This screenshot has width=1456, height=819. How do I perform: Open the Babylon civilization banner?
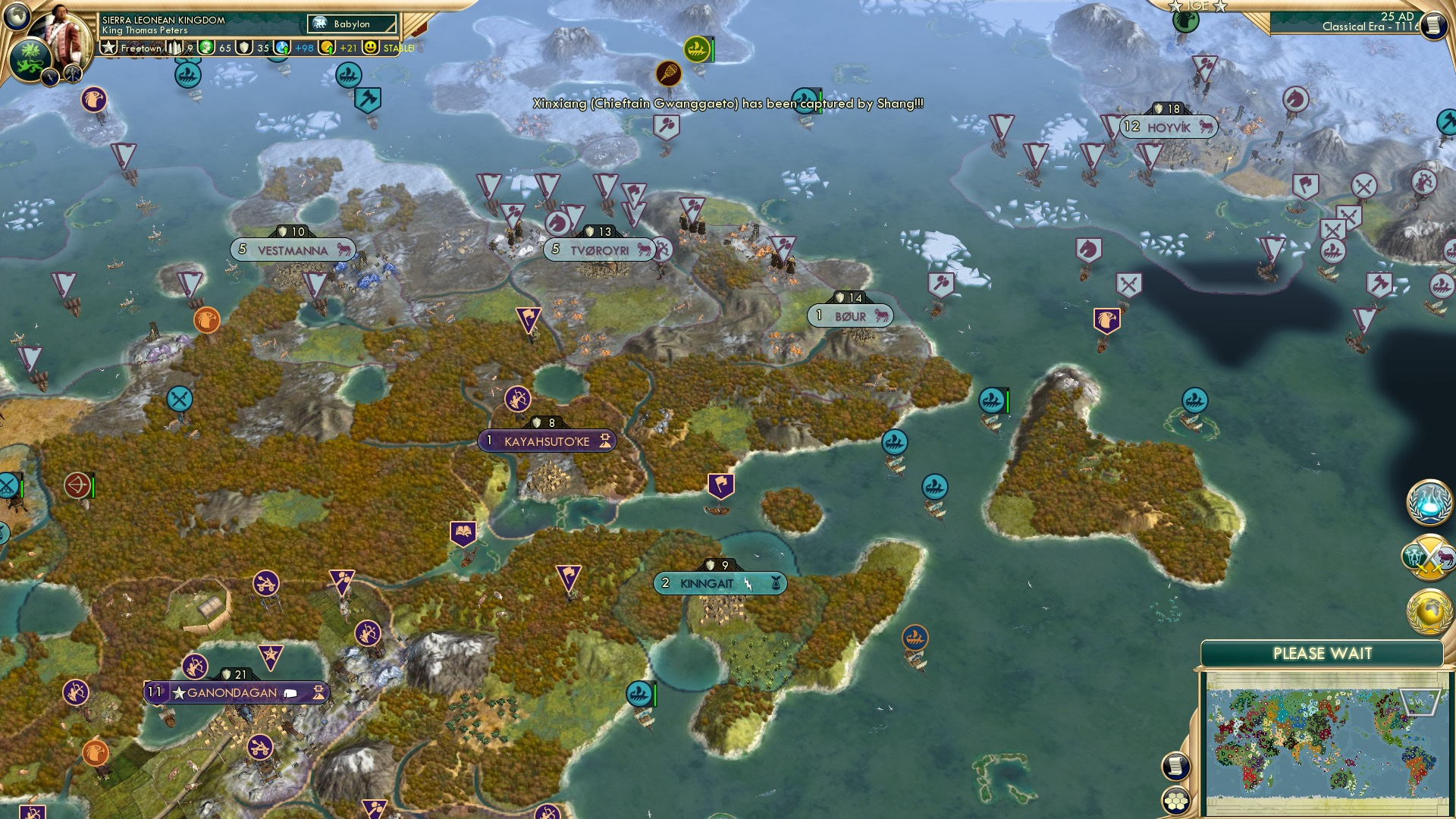click(350, 24)
